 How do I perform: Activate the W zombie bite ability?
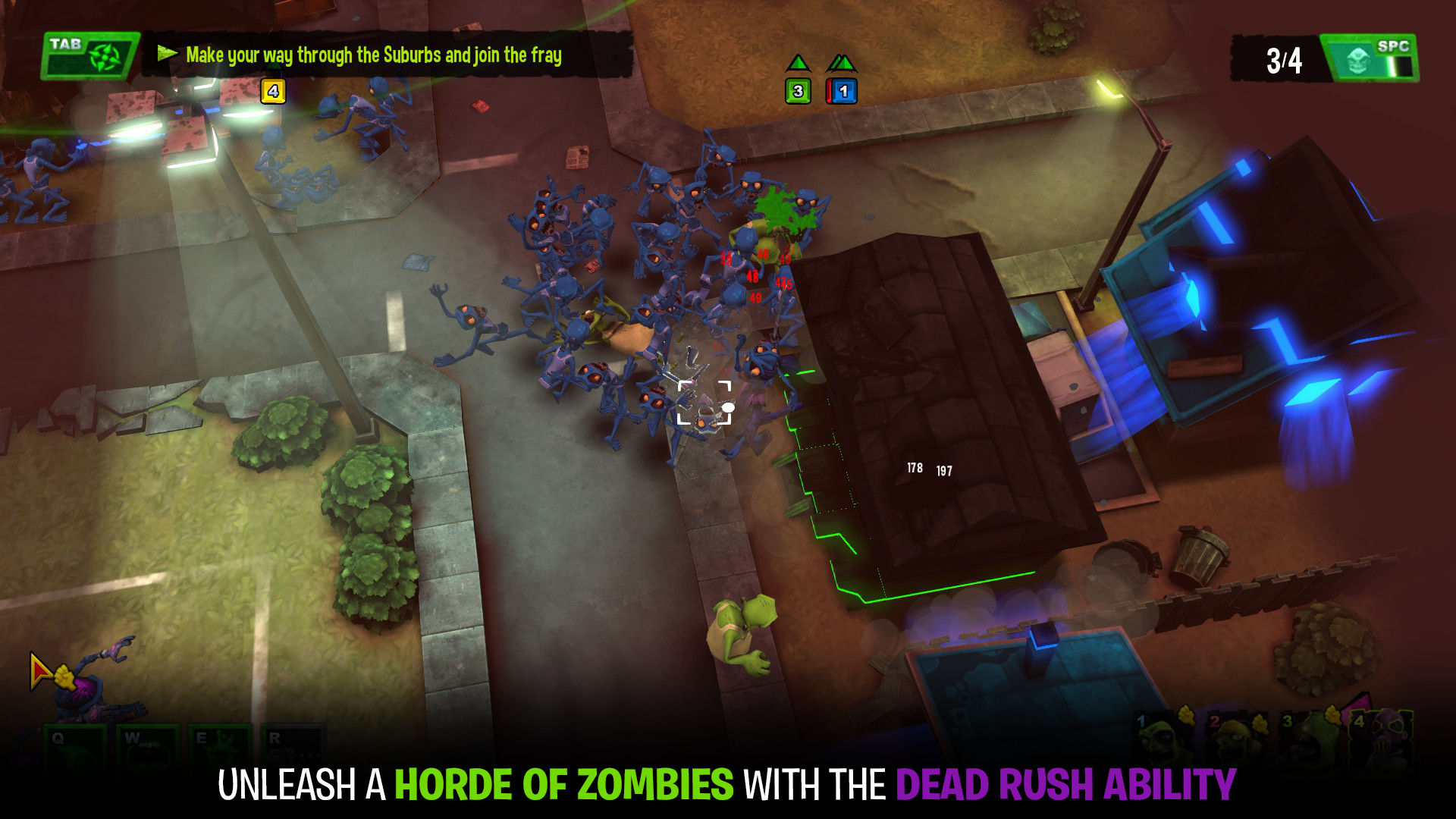point(148,752)
